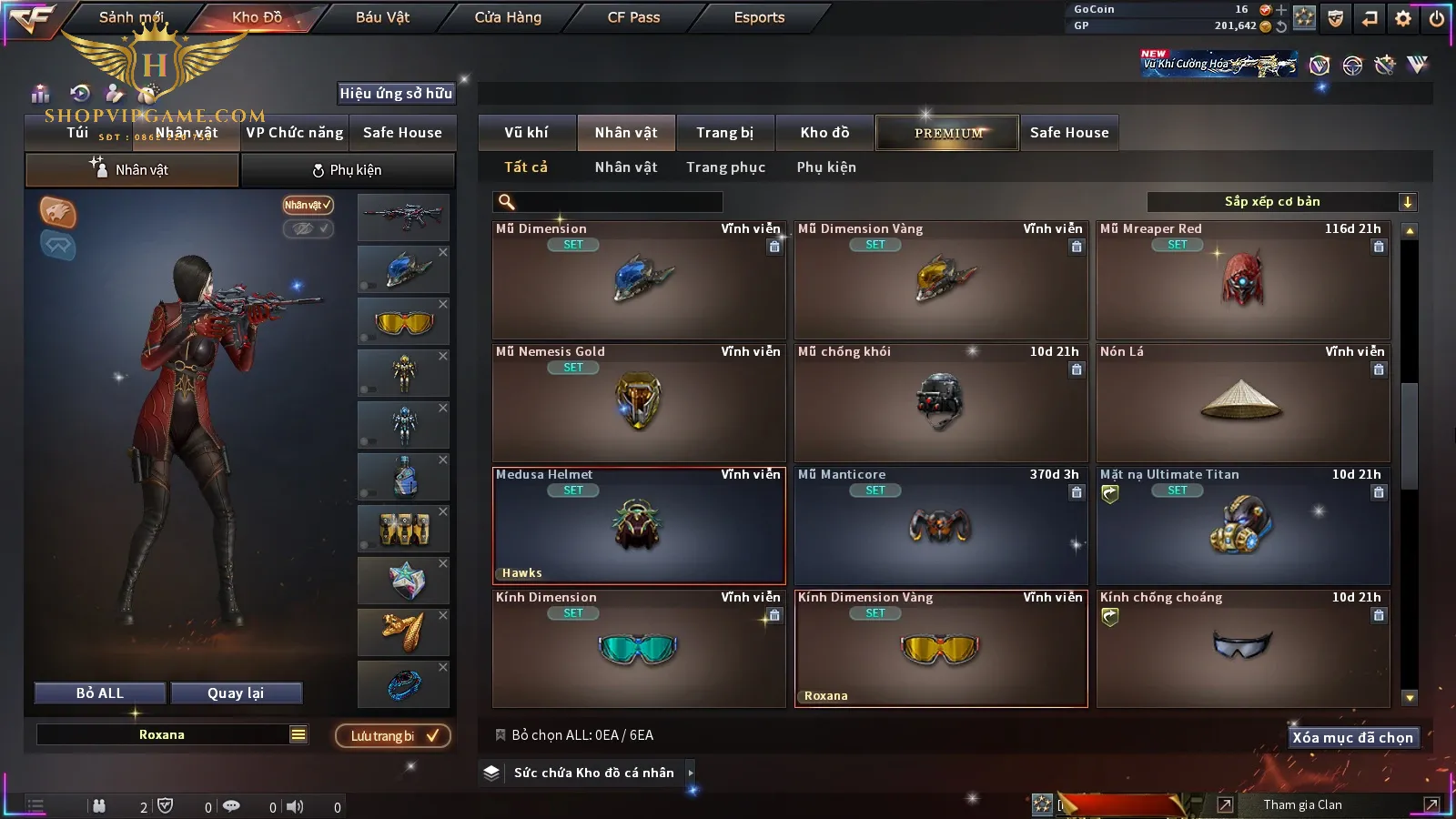1456x819 pixels.
Task: Switch to the Trang bị tab
Action: [x=724, y=133]
